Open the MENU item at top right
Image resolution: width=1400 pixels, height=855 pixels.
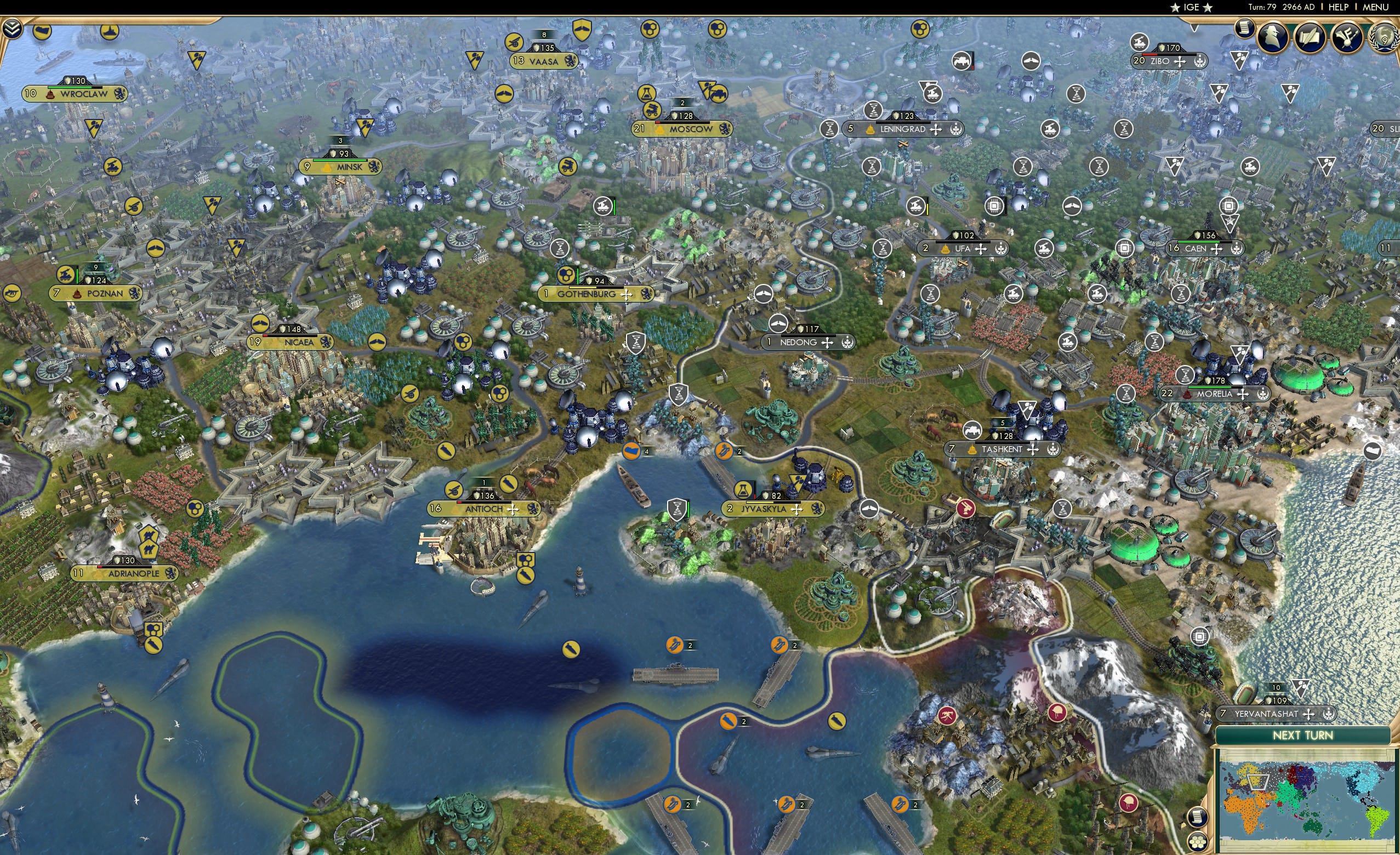coord(1374,7)
